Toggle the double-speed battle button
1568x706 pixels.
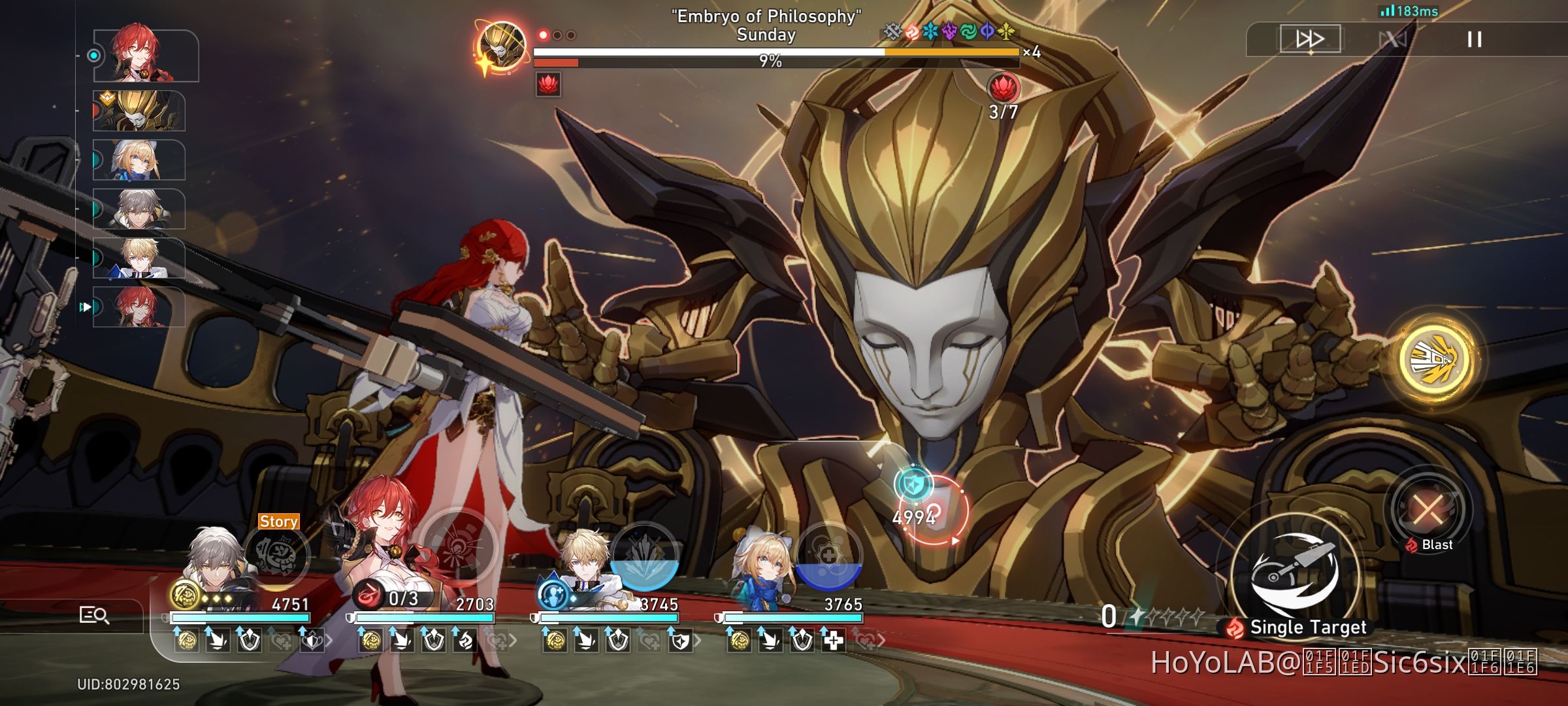1309,39
